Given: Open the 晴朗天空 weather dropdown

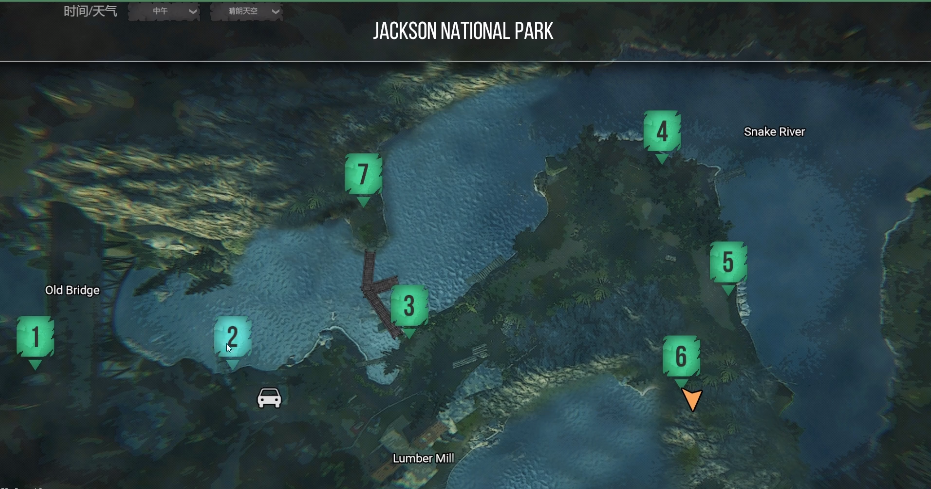Looking at the screenshot, I should click(246, 12).
